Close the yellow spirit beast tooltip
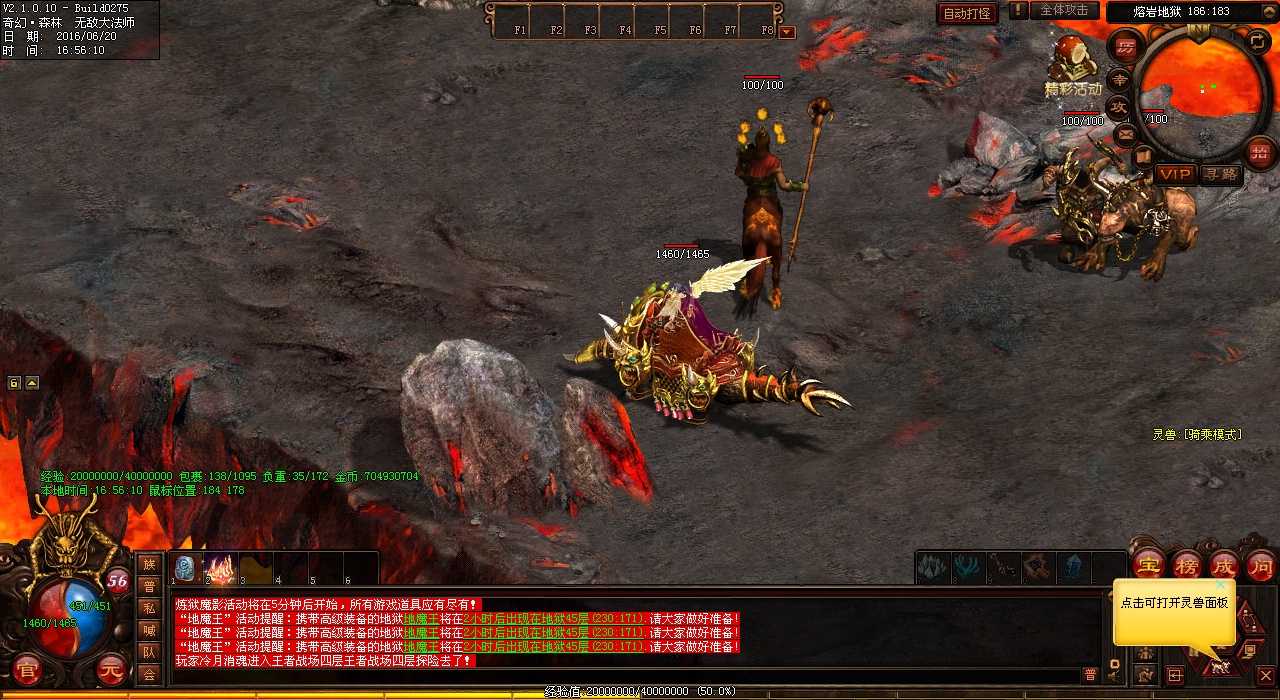Viewport: 1280px width, 700px height. tap(1220, 585)
